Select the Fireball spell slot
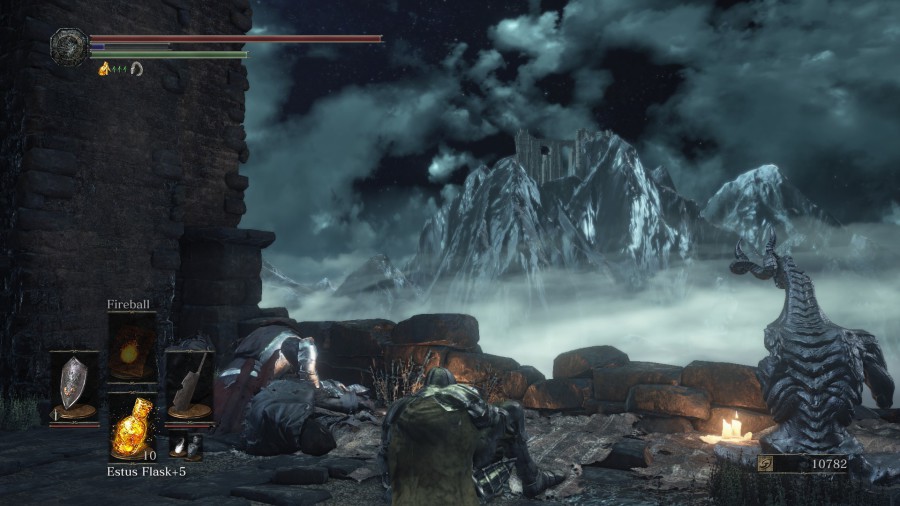900x506 pixels. (132, 347)
